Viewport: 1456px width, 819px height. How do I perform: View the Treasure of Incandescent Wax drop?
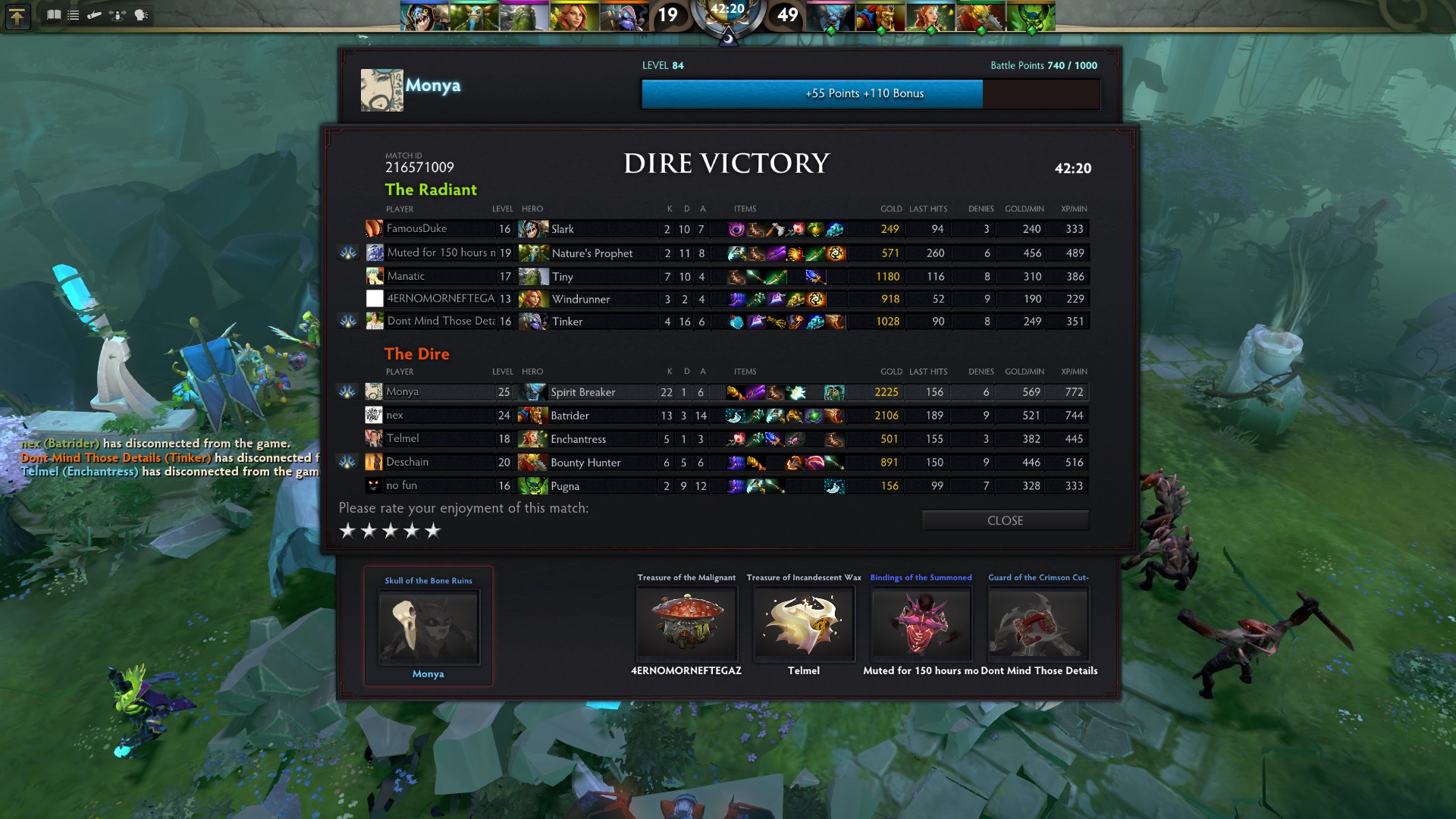804,623
